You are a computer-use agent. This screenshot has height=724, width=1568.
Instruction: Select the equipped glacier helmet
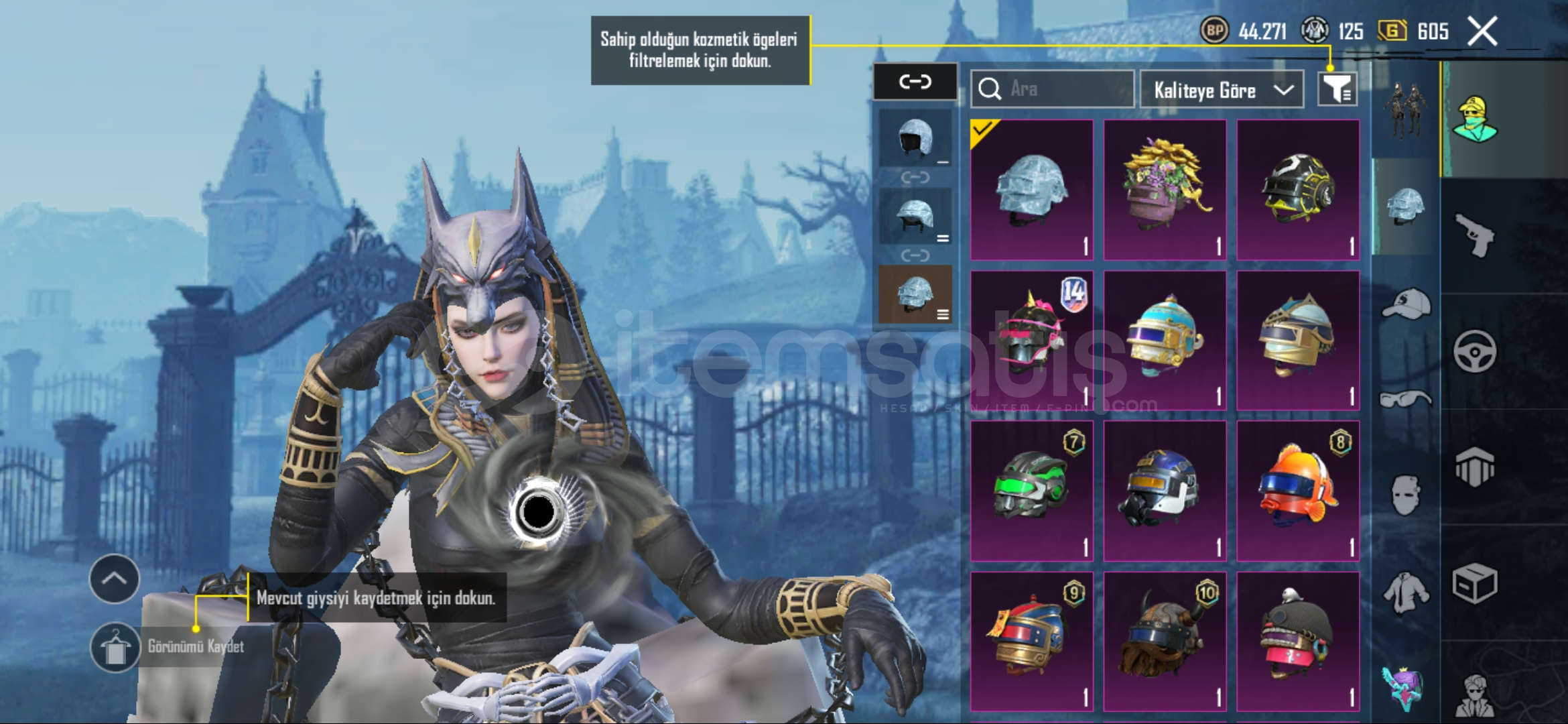coord(1031,190)
